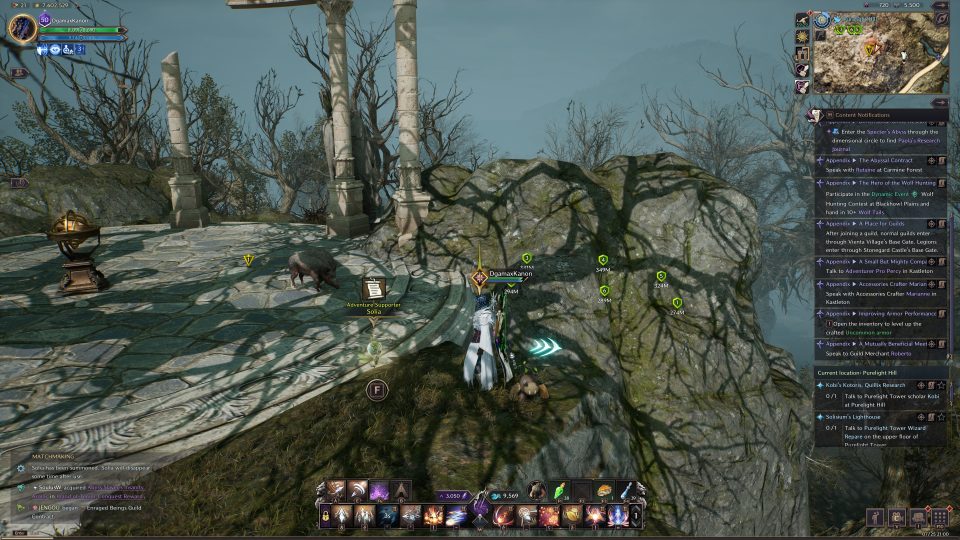Select the wolf companion portrait slot

pos(536,490)
